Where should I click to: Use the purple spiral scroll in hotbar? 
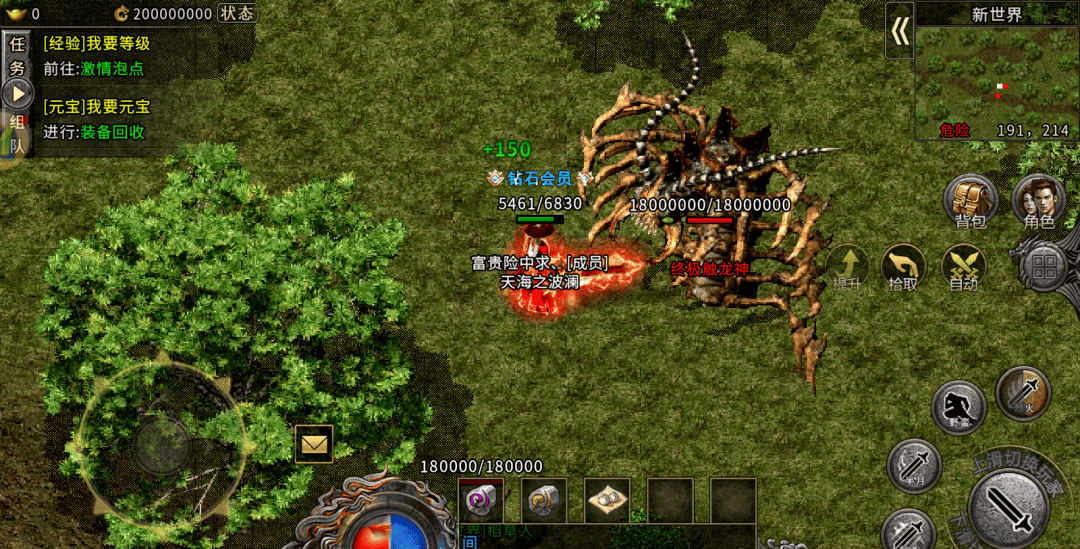tap(481, 499)
